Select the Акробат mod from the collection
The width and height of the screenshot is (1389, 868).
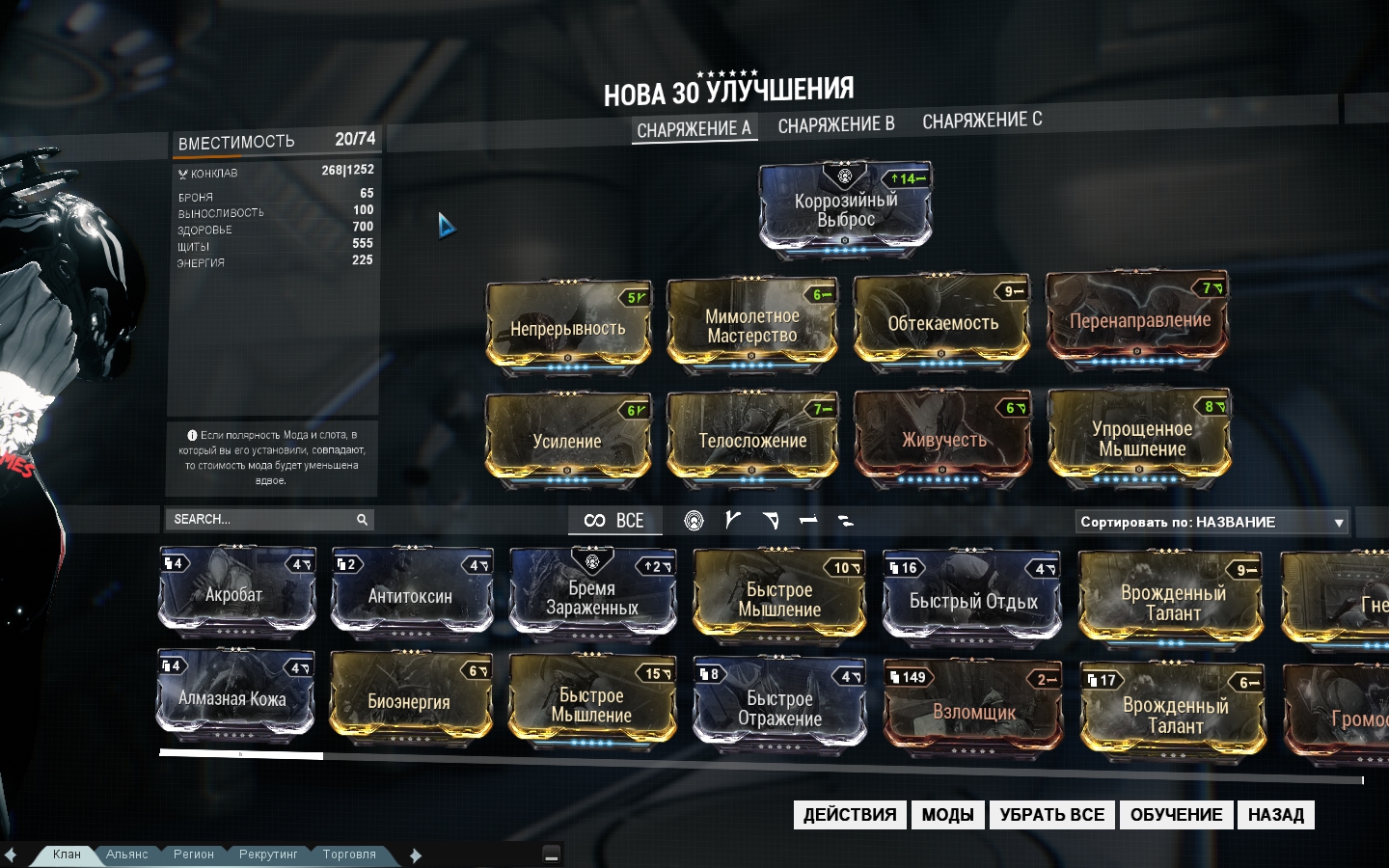tap(236, 594)
